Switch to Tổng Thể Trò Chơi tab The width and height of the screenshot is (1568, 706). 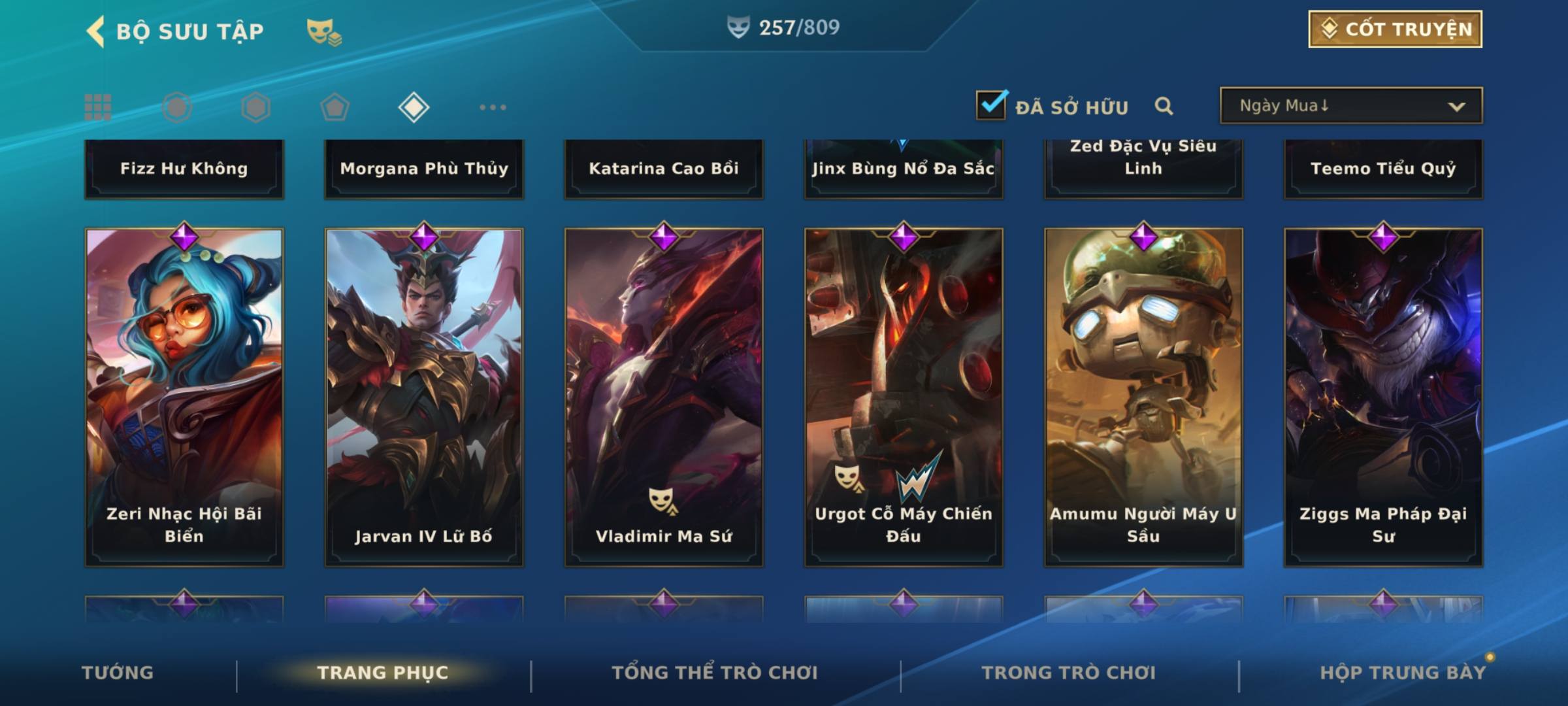tap(715, 673)
